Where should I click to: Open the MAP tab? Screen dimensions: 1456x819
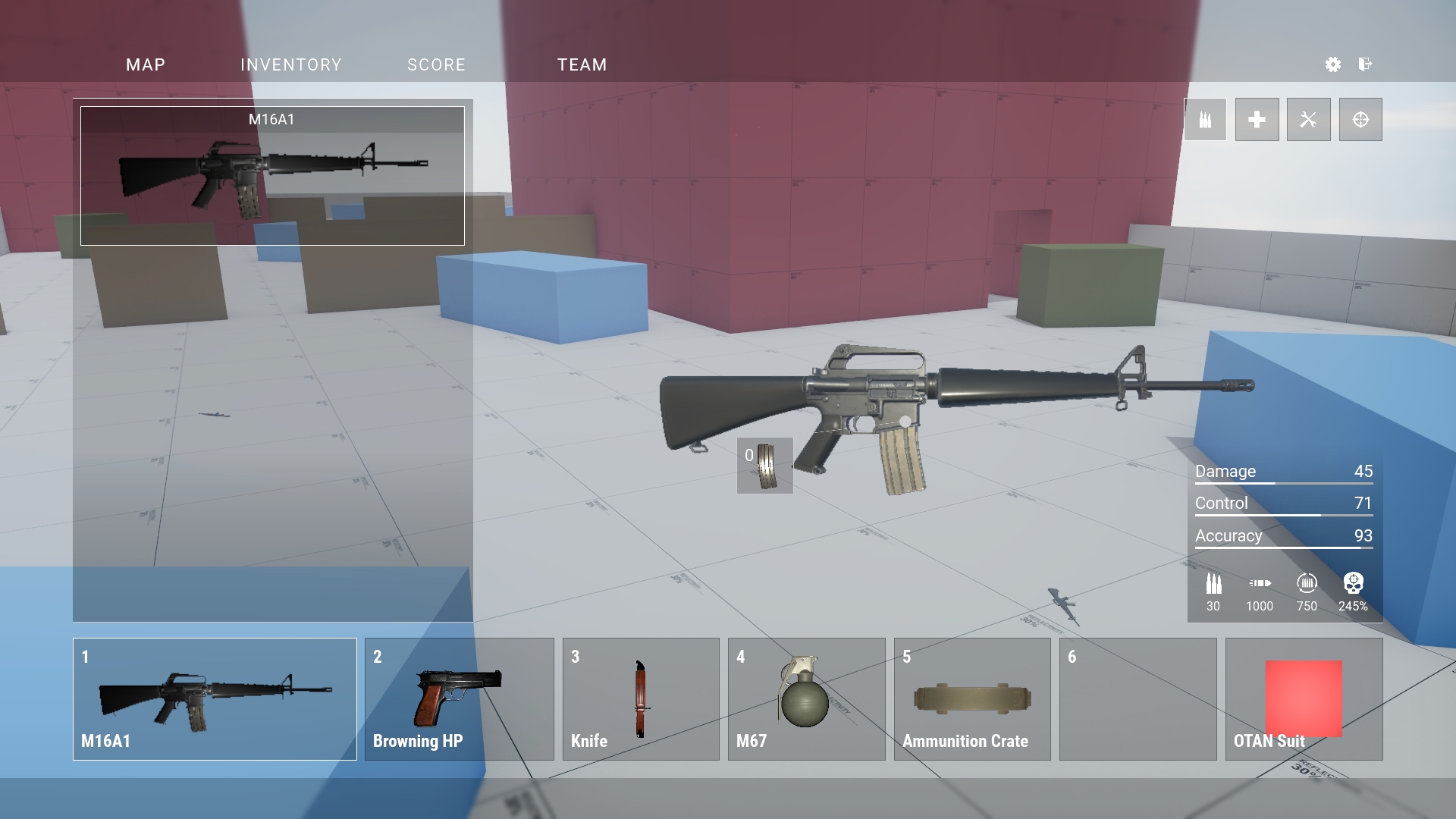(146, 65)
